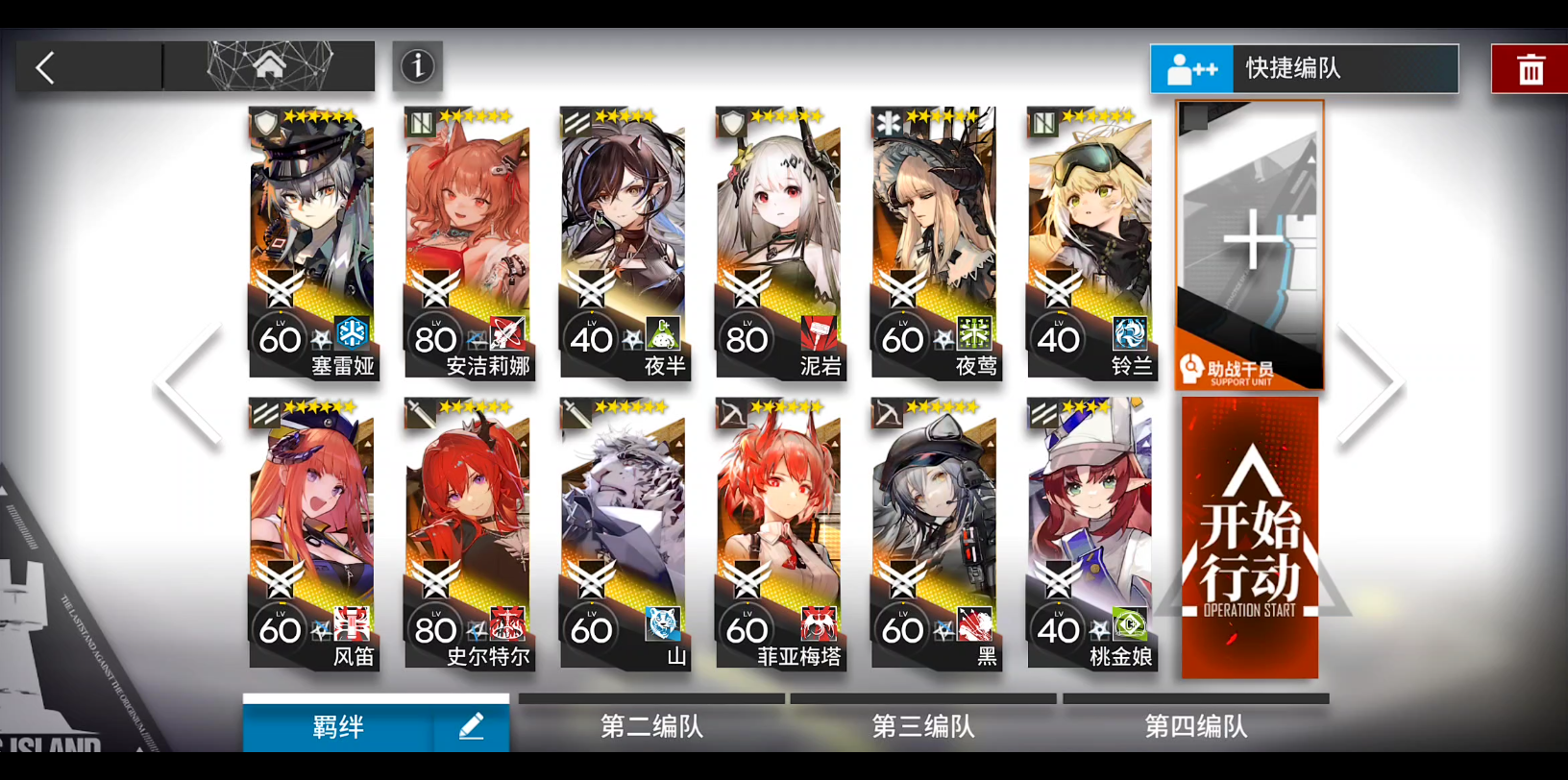Open the home menu
This screenshot has height=780, width=1568.
pos(270,66)
